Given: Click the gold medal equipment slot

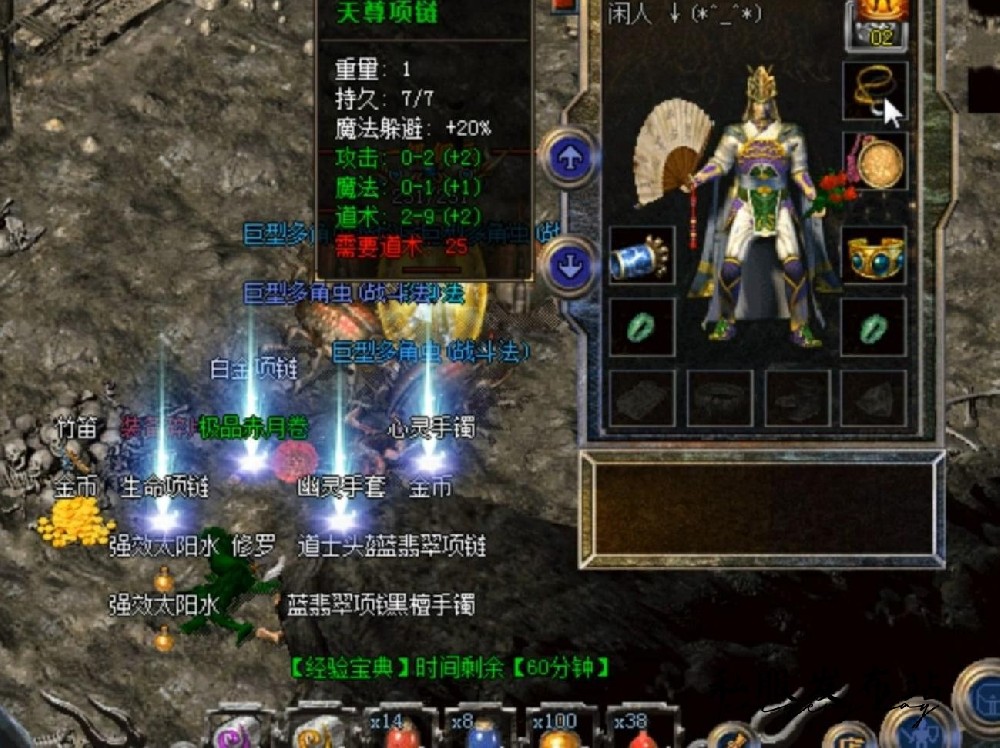Looking at the screenshot, I should (875, 161).
